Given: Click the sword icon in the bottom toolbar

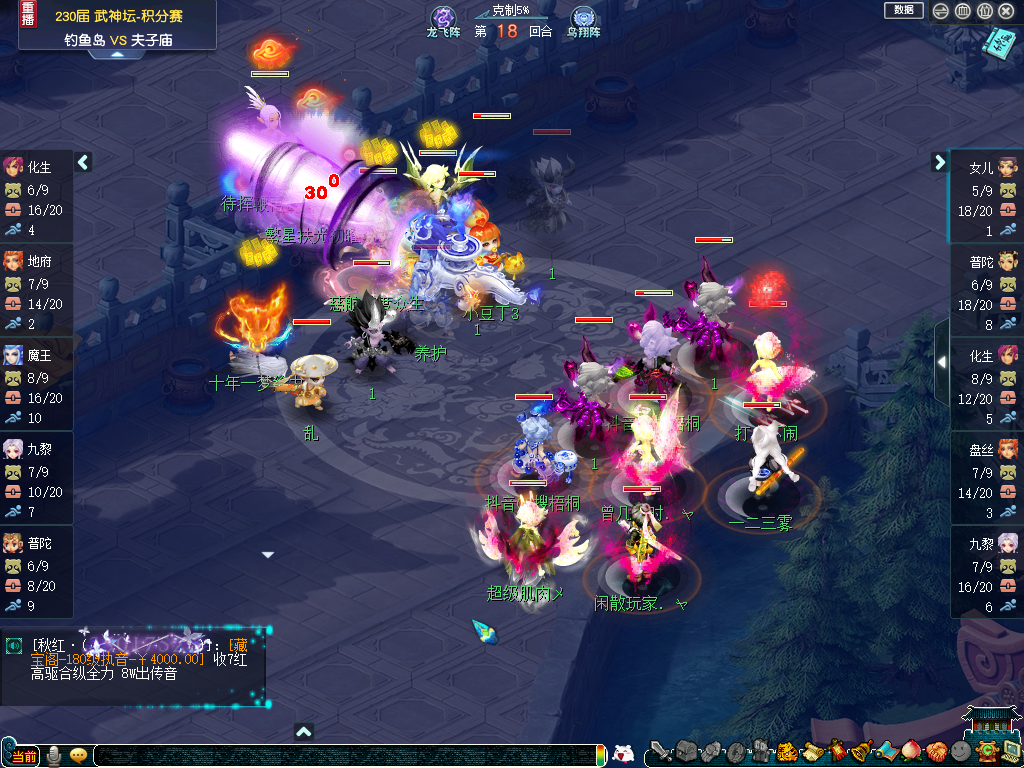Looking at the screenshot, I should coord(659,751).
